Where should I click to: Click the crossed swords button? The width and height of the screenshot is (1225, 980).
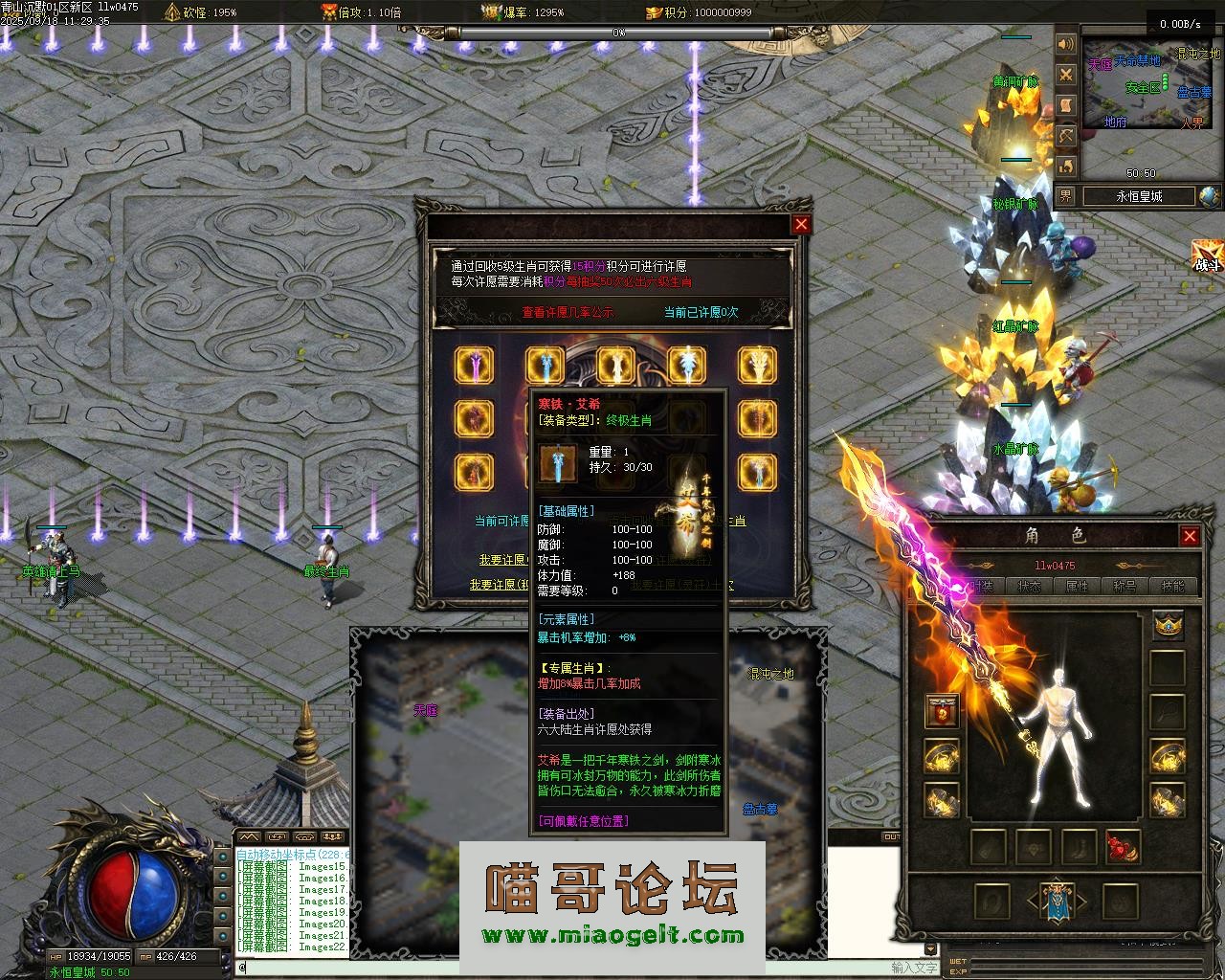pyautogui.click(x=1066, y=76)
